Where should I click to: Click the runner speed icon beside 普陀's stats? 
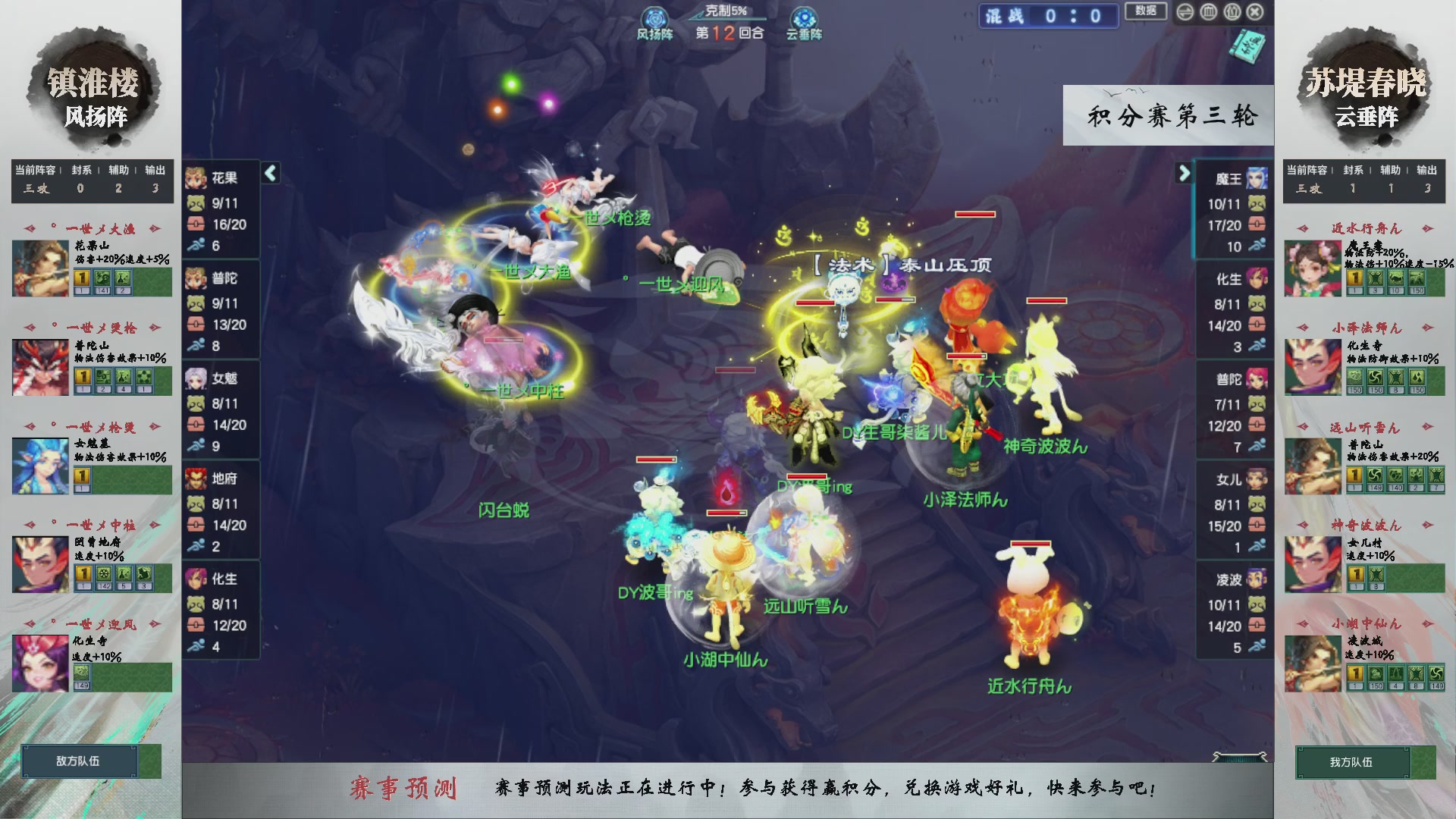click(x=196, y=344)
